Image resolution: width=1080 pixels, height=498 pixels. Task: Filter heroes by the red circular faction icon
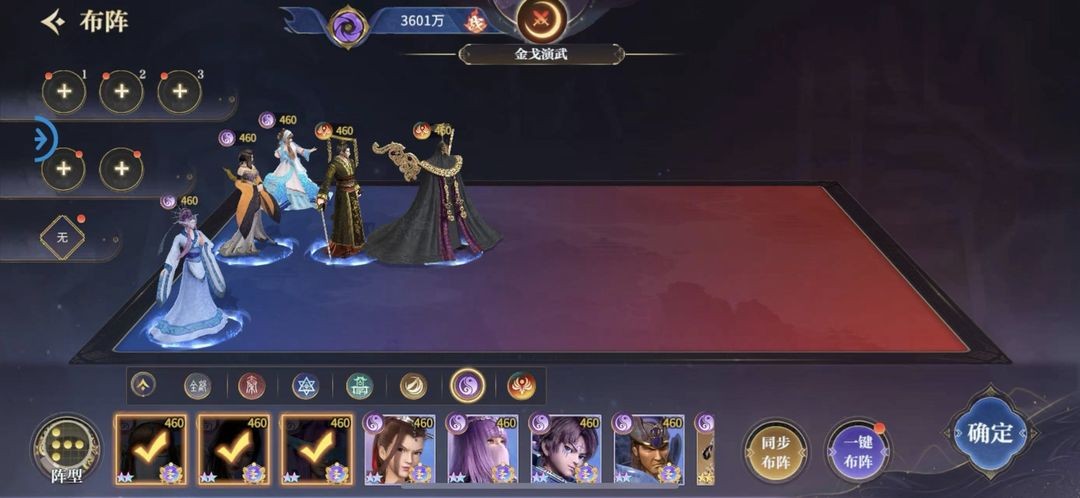(x=252, y=385)
